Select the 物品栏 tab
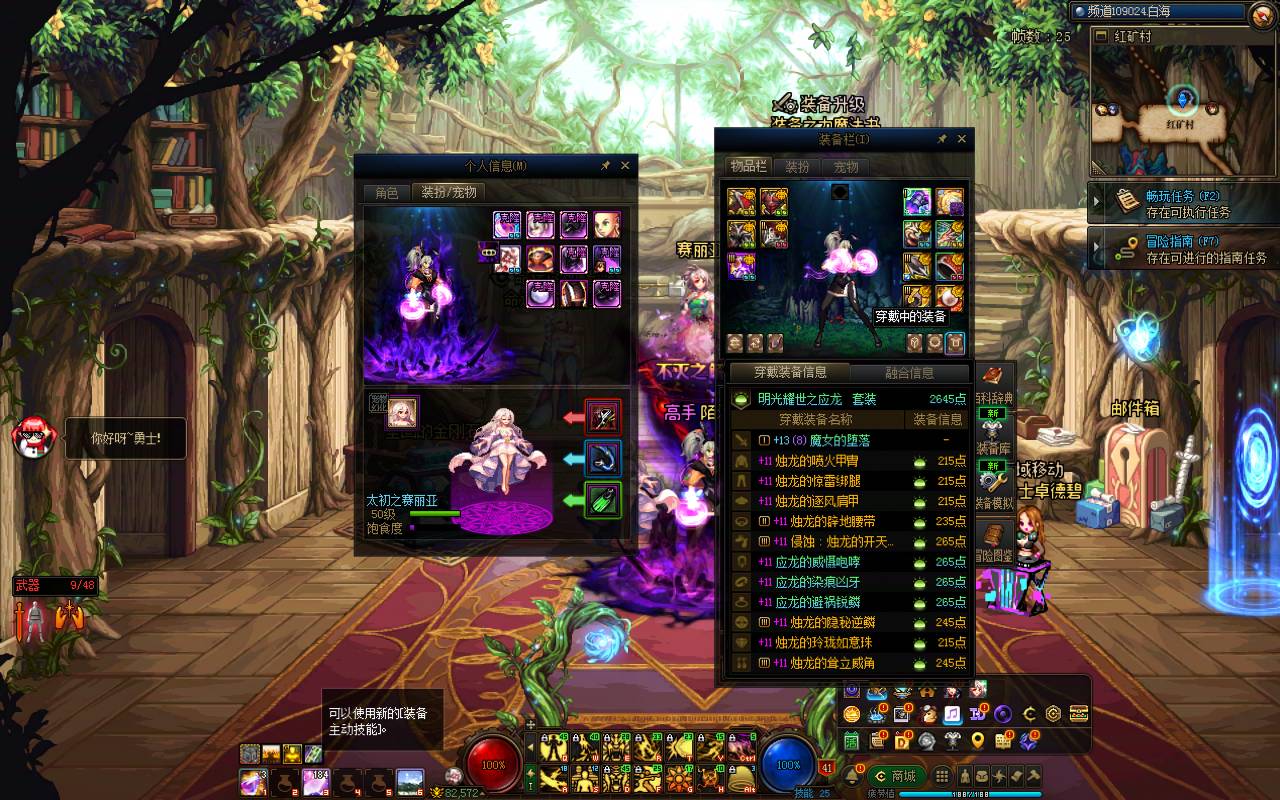This screenshot has width=1280, height=800. click(748, 167)
